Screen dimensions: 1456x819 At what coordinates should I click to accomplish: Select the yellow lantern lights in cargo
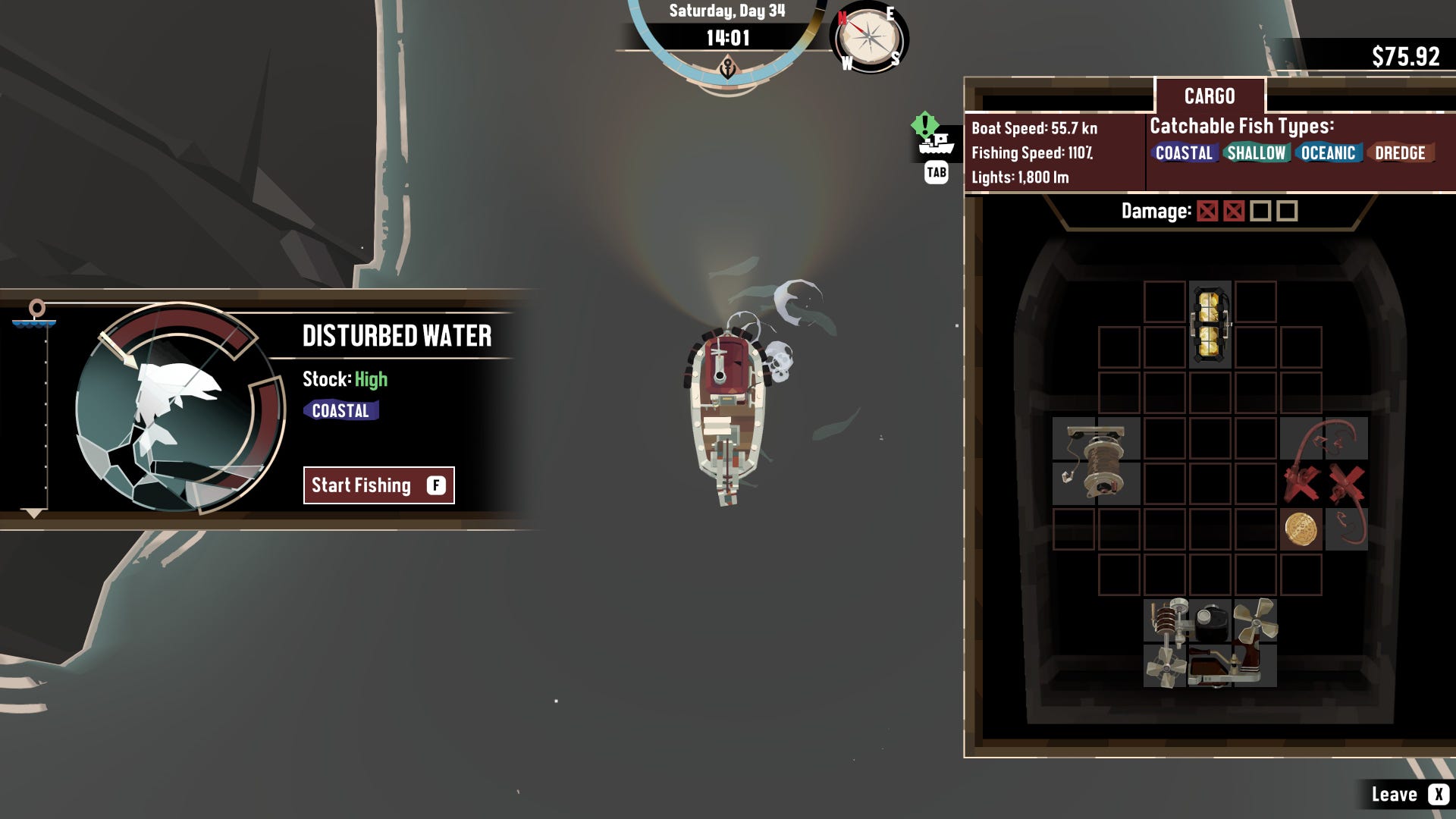[1210, 325]
